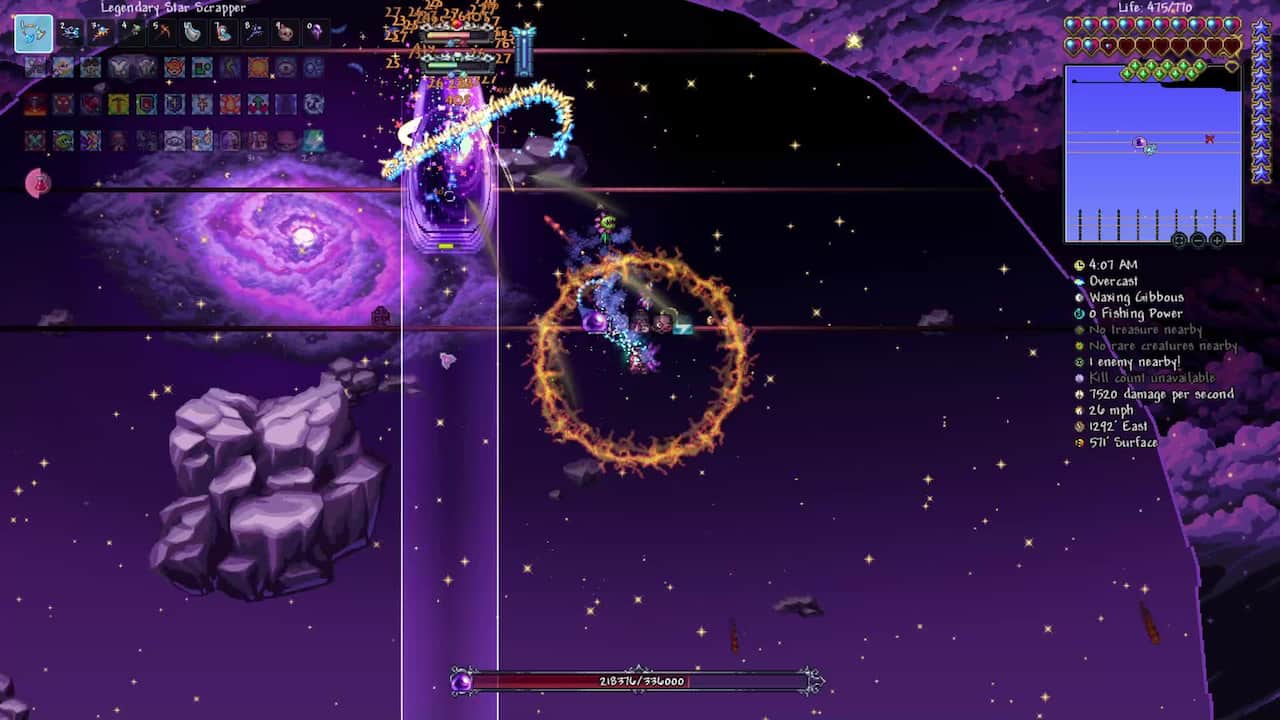
Task: Select the Star Scrapper hotbar slot
Action: [x=33, y=34]
